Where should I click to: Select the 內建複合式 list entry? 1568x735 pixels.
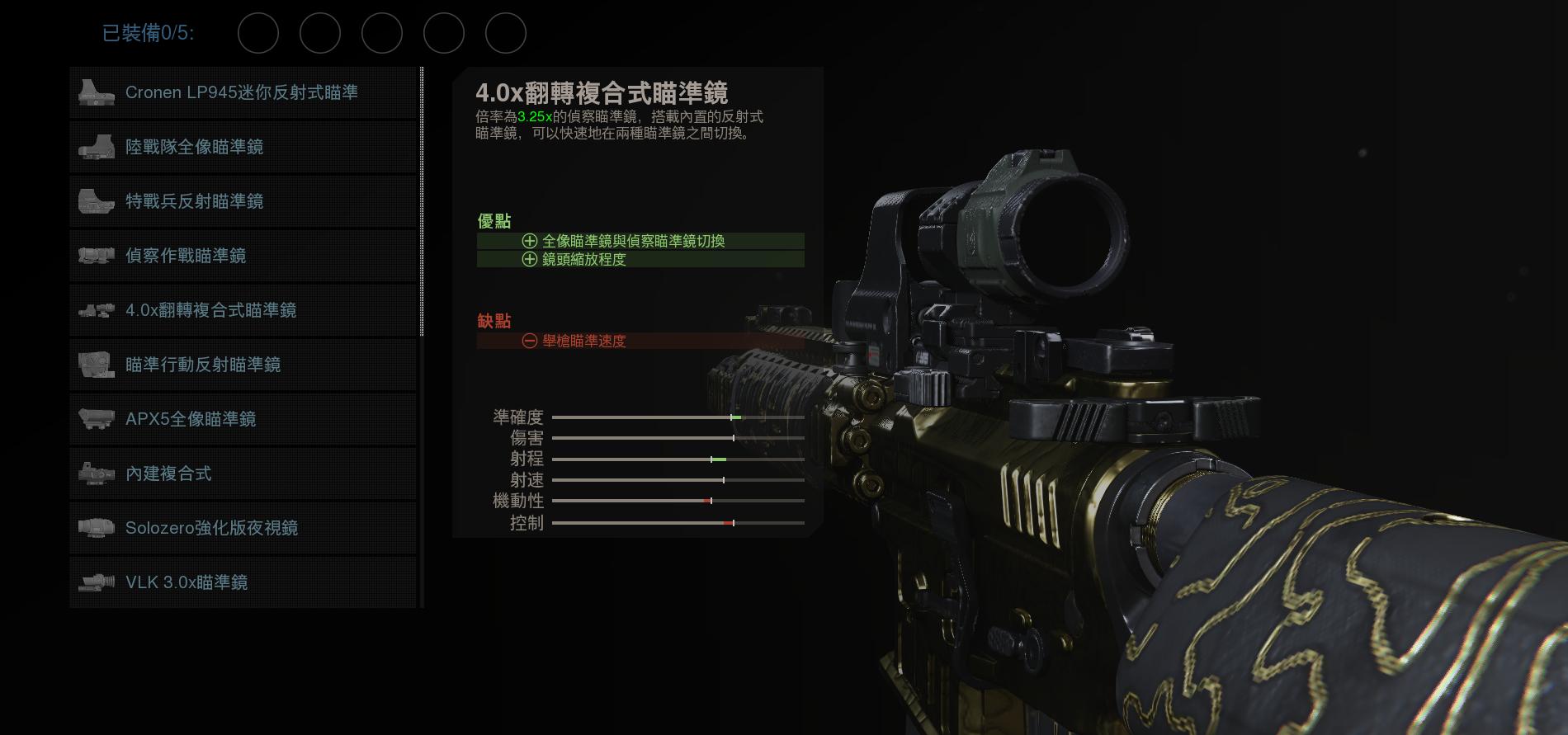pyautogui.click(x=169, y=474)
